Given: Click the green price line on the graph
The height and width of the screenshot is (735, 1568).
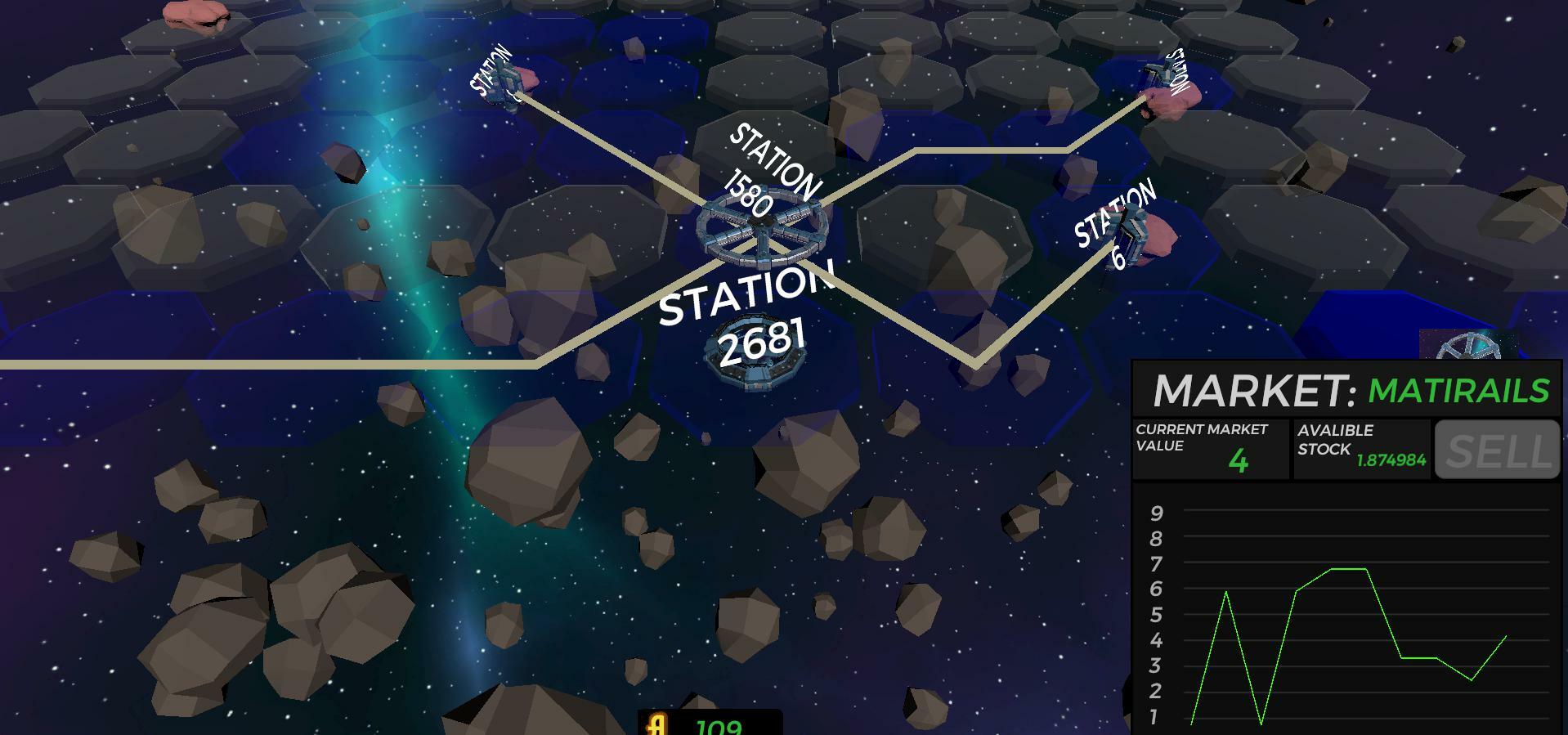Looking at the screenshot, I should pos(1349,568).
